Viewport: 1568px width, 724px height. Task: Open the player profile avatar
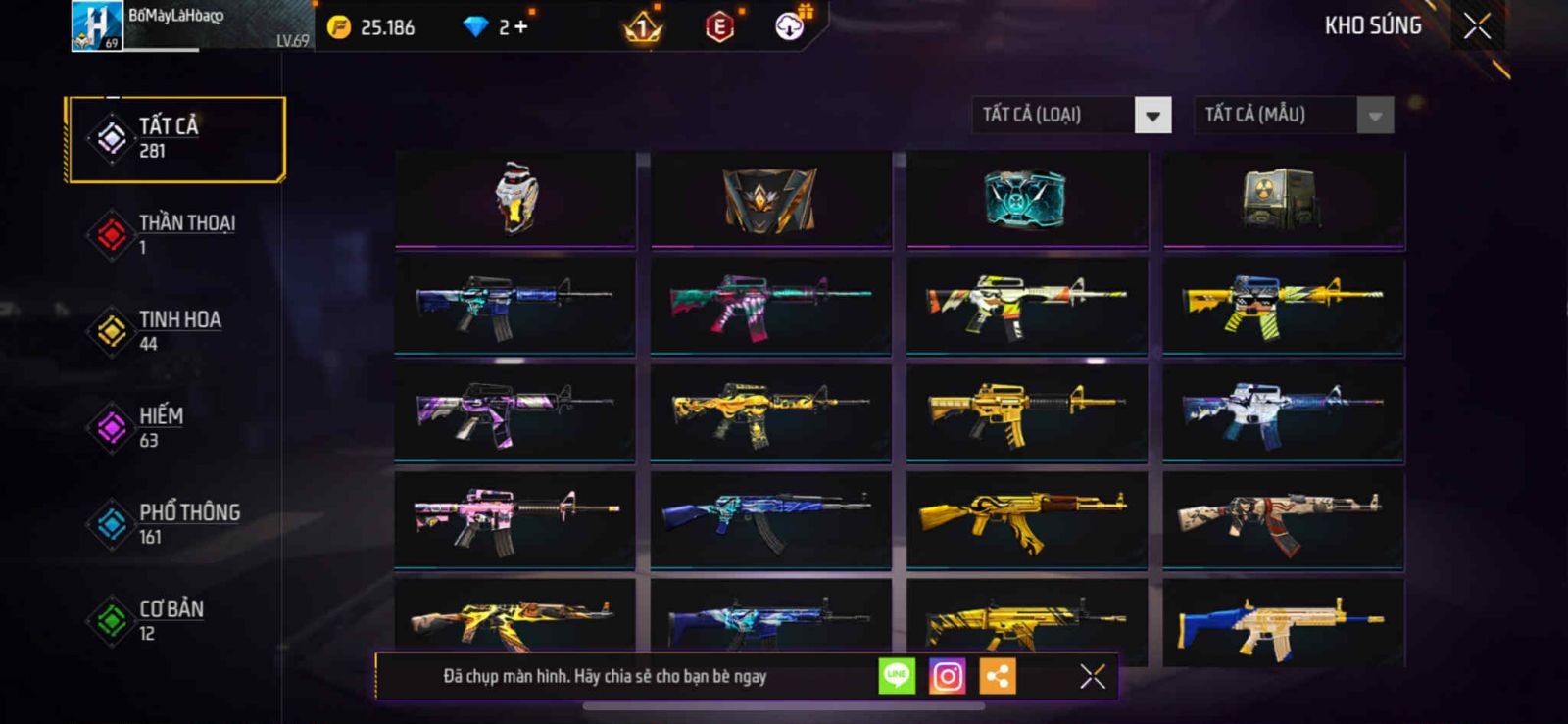[x=97, y=26]
